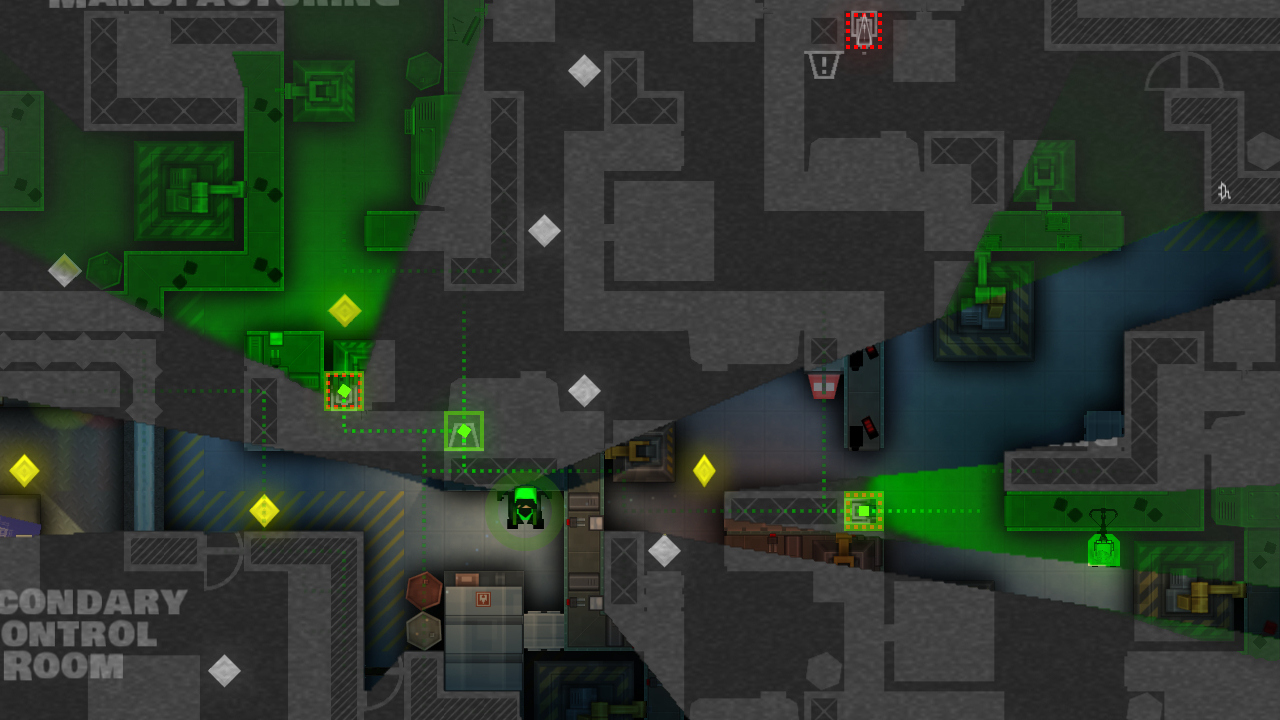Viewport: 1280px width, 720px height.
Task: Toggle the orange-dotted green square node
Action: click(862, 510)
